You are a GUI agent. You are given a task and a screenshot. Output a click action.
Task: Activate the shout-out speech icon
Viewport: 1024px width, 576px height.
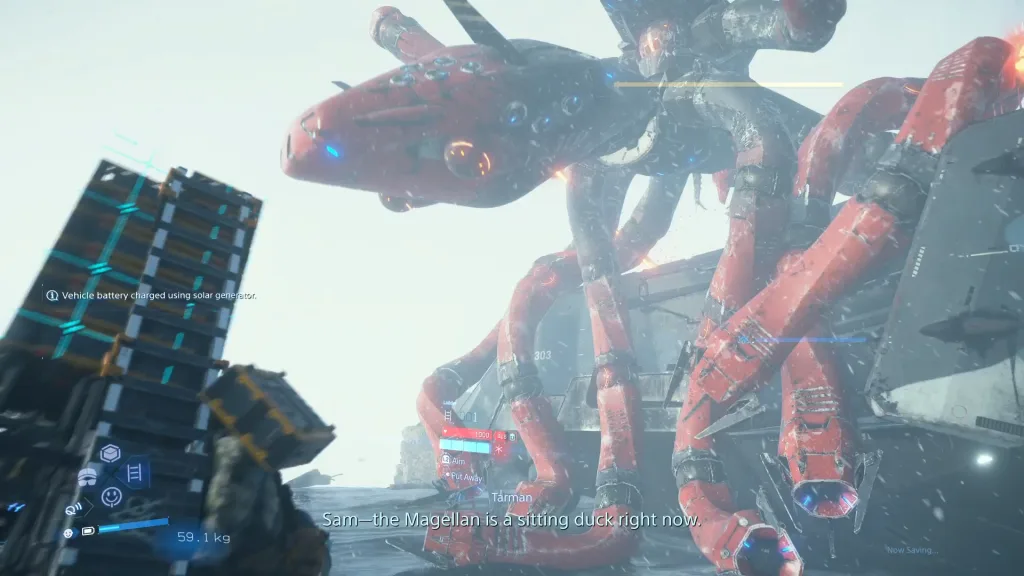(74, 508)
